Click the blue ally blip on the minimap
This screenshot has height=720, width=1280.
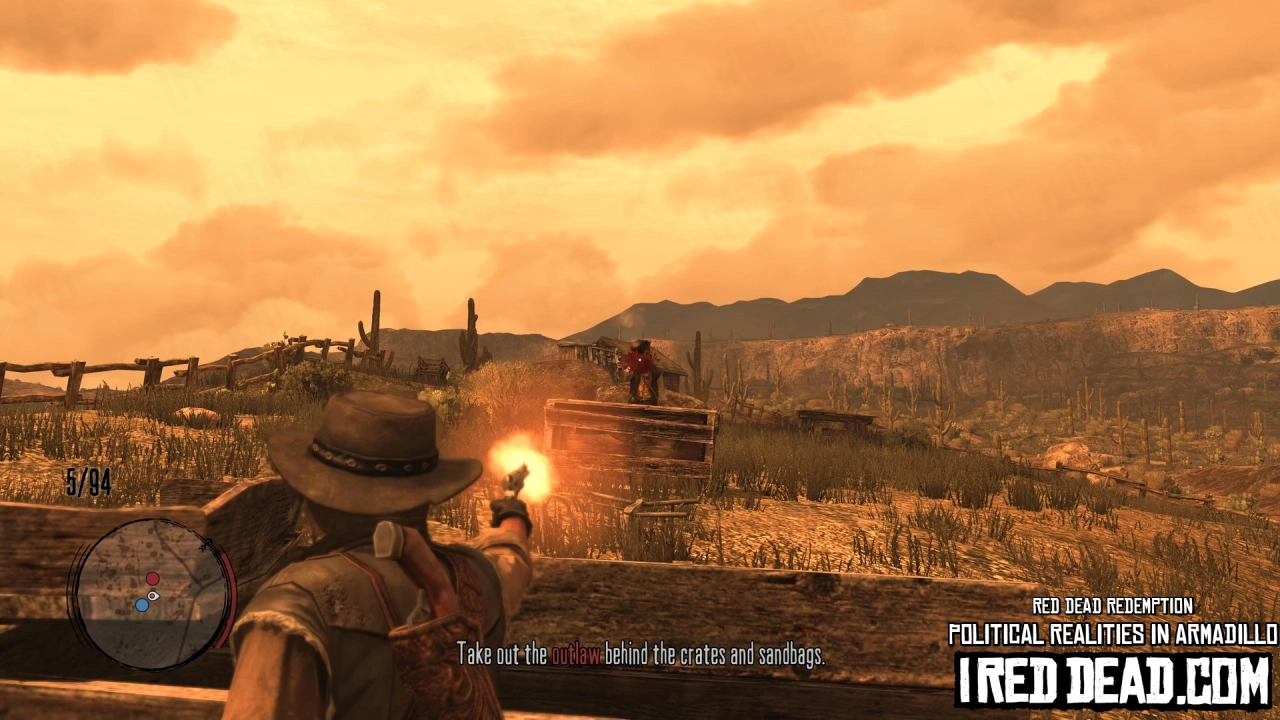[142, 606]
